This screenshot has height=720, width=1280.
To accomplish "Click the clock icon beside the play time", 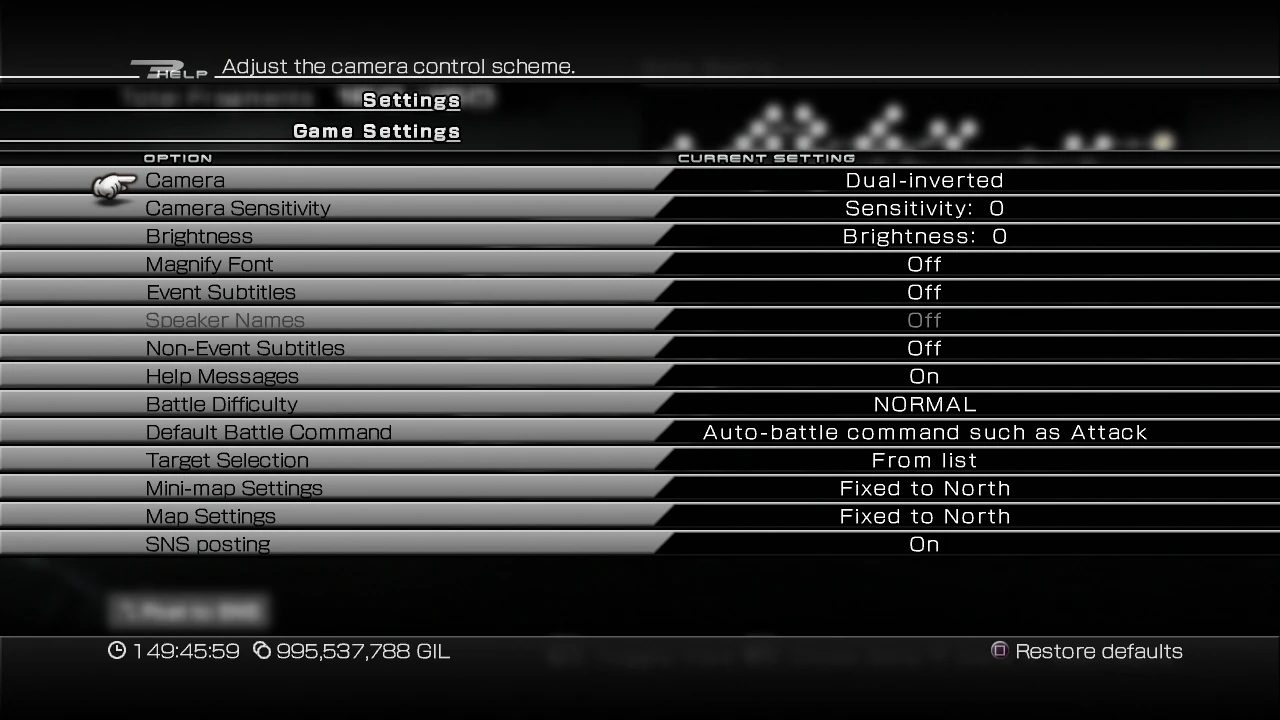I will coord(117,651).
